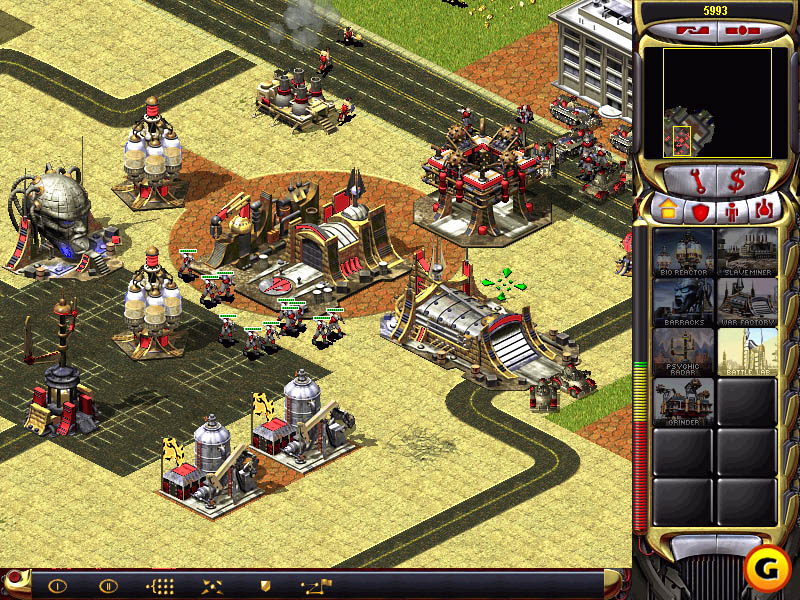Activate the wrench repair button

(x=687, y=181)
